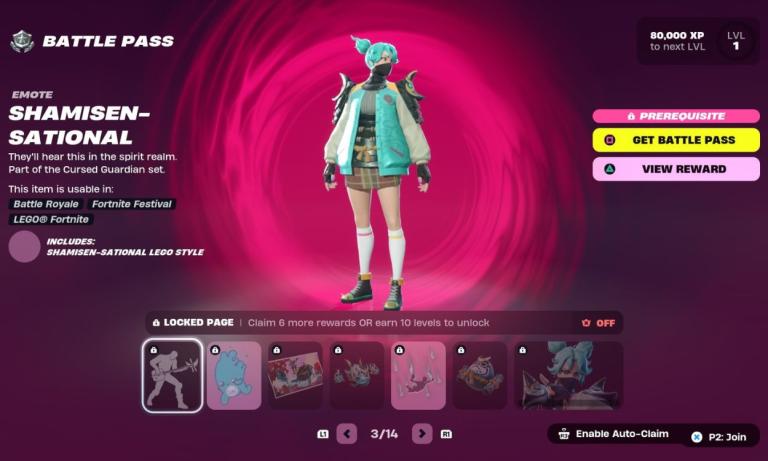Enable Auto-Claim for rewards
Image resolution: width=768 pixels, height=461 pixels.
click(612, 435)
